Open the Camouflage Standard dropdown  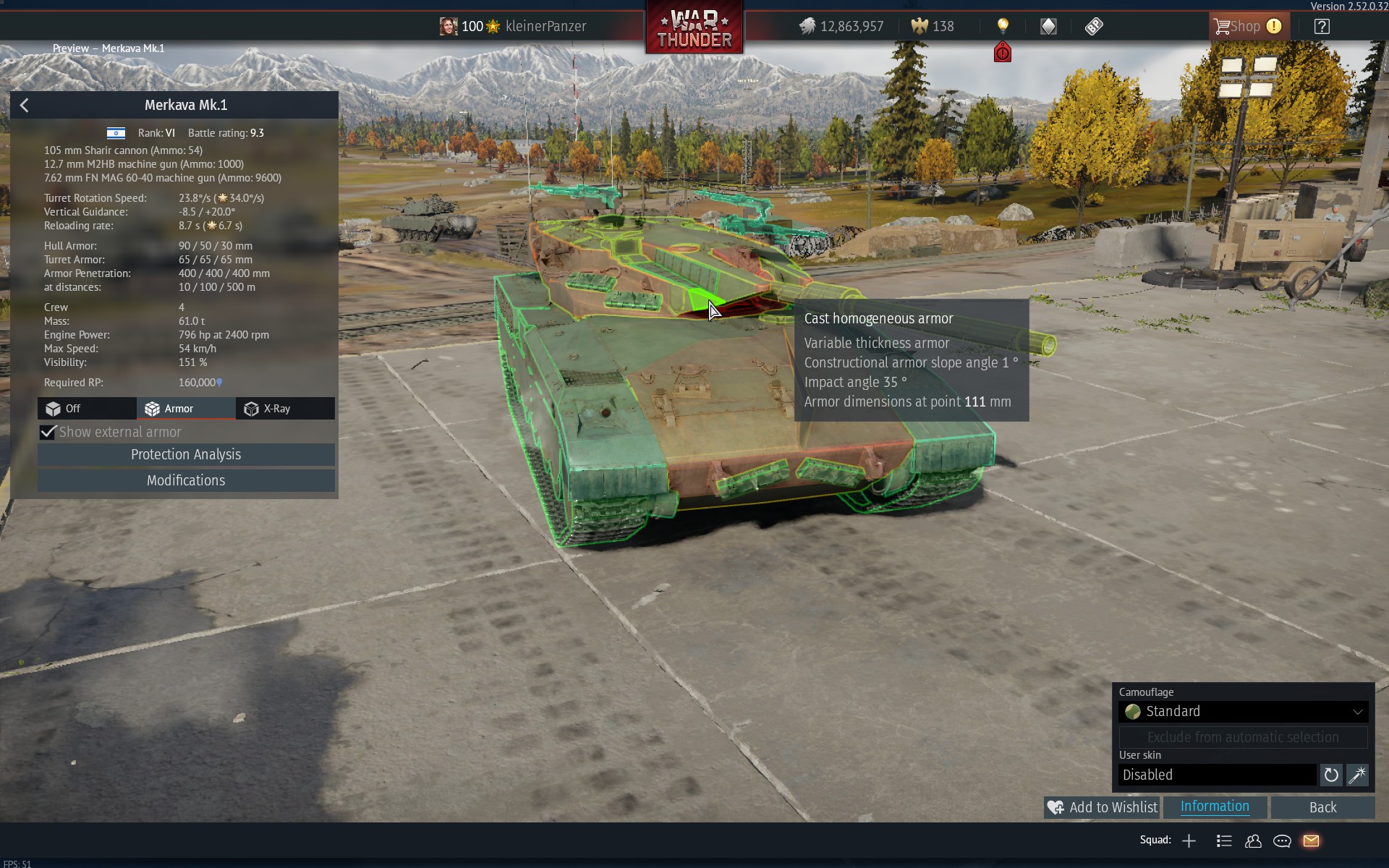(x=1243, y=712)
